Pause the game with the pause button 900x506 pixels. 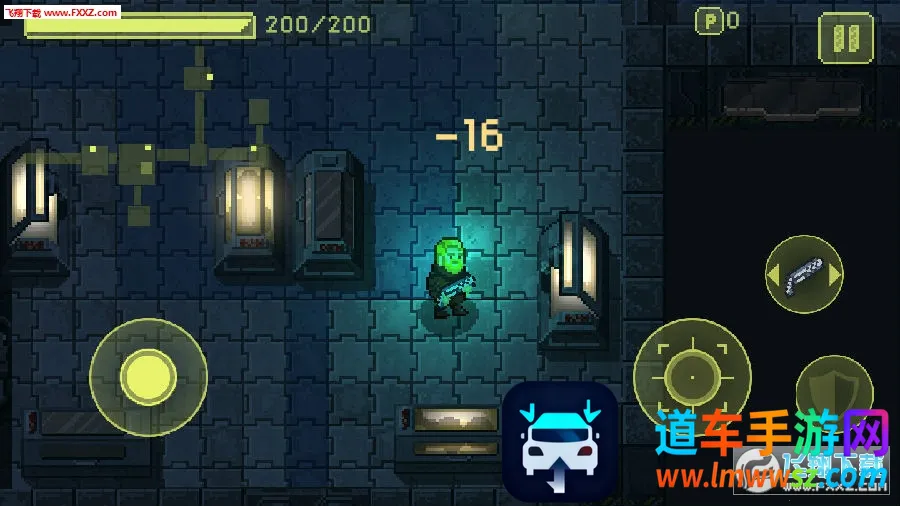pyautogui.click(x=845, y=37)
